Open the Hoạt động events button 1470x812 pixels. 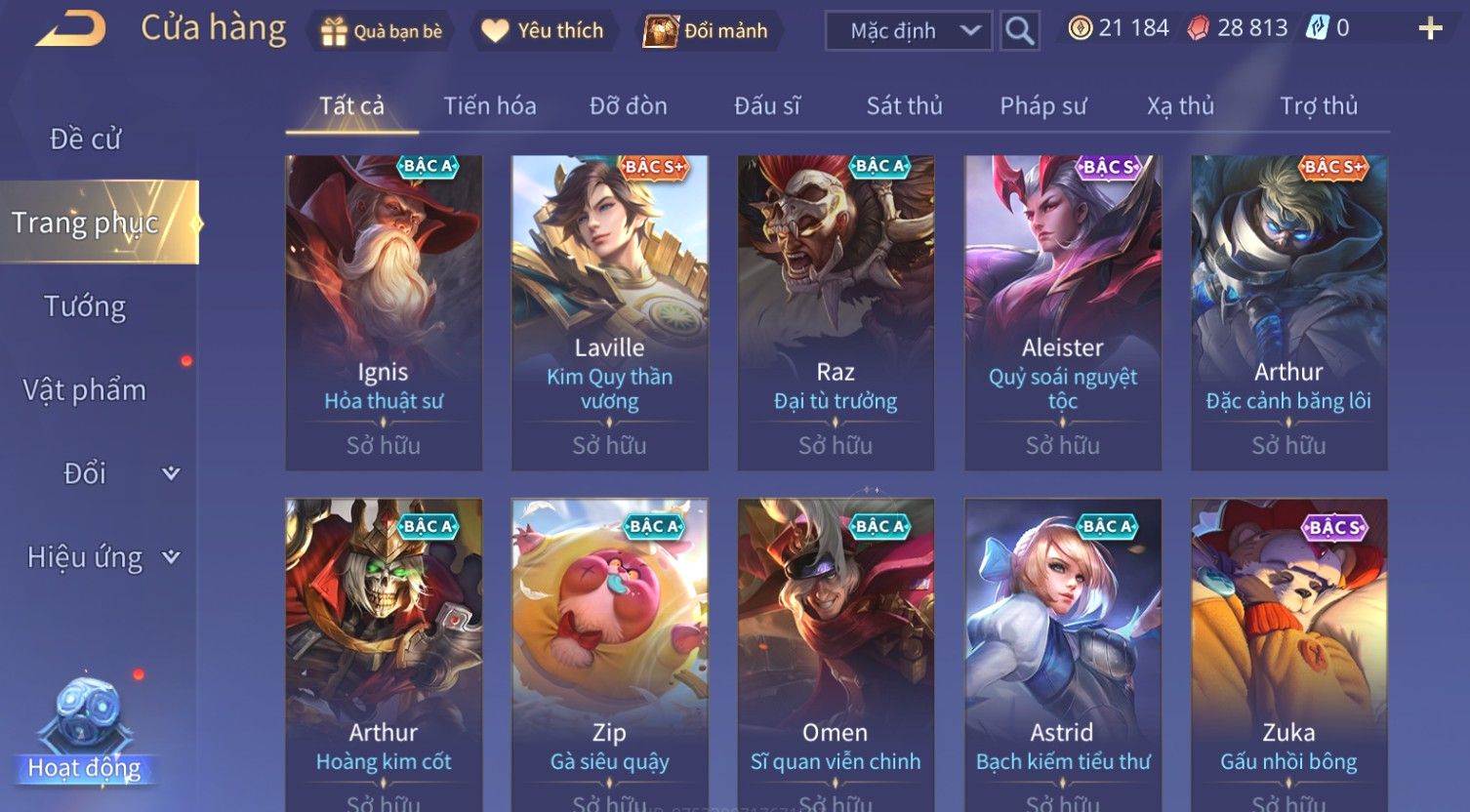click(x=86, y=732)
